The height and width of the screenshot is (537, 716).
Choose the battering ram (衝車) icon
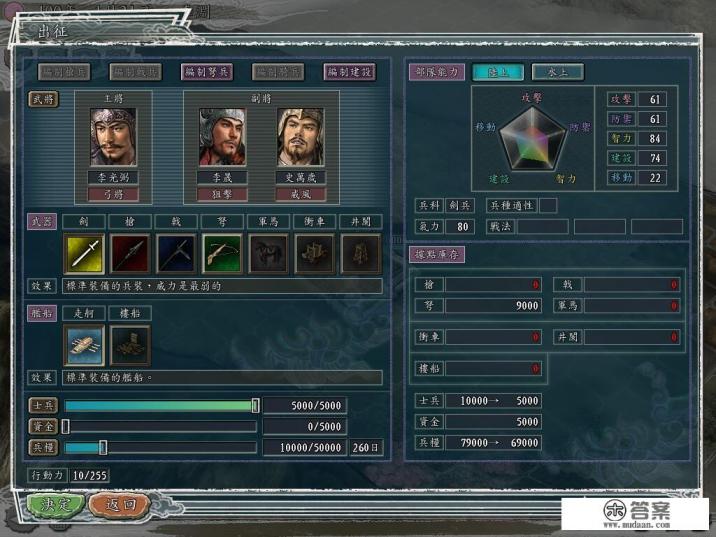click(314, 254)
